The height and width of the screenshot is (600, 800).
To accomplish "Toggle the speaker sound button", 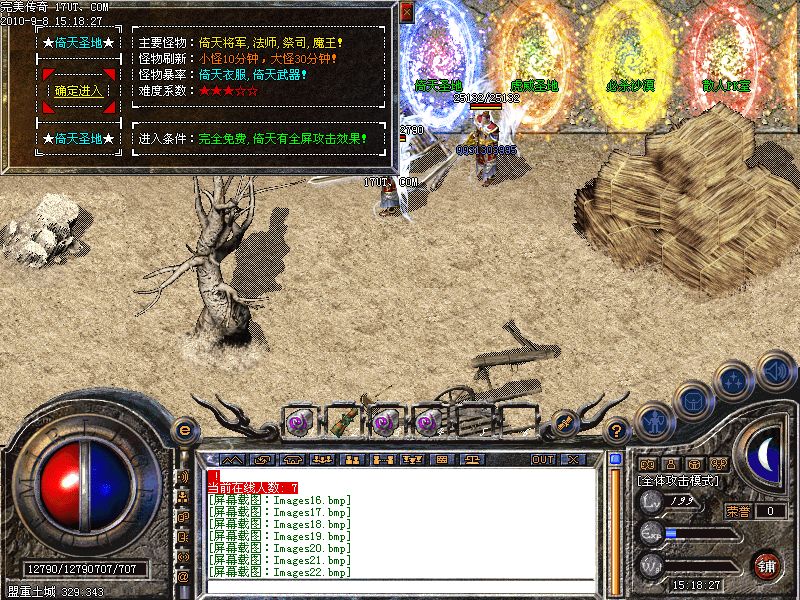I will click(775, 372).
